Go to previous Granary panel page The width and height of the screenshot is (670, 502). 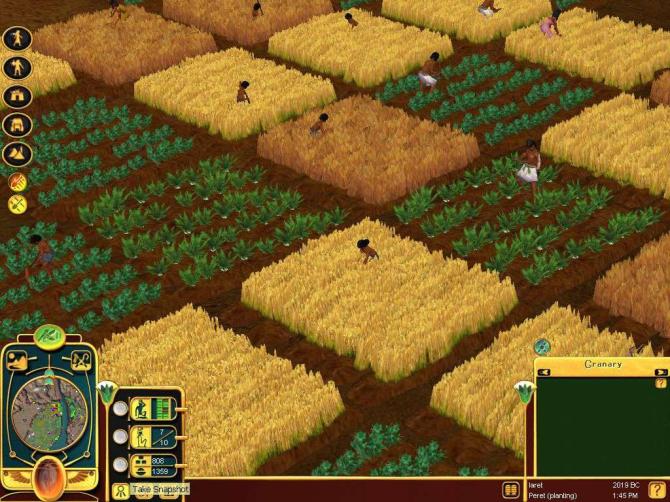click(x=545, y=372)
